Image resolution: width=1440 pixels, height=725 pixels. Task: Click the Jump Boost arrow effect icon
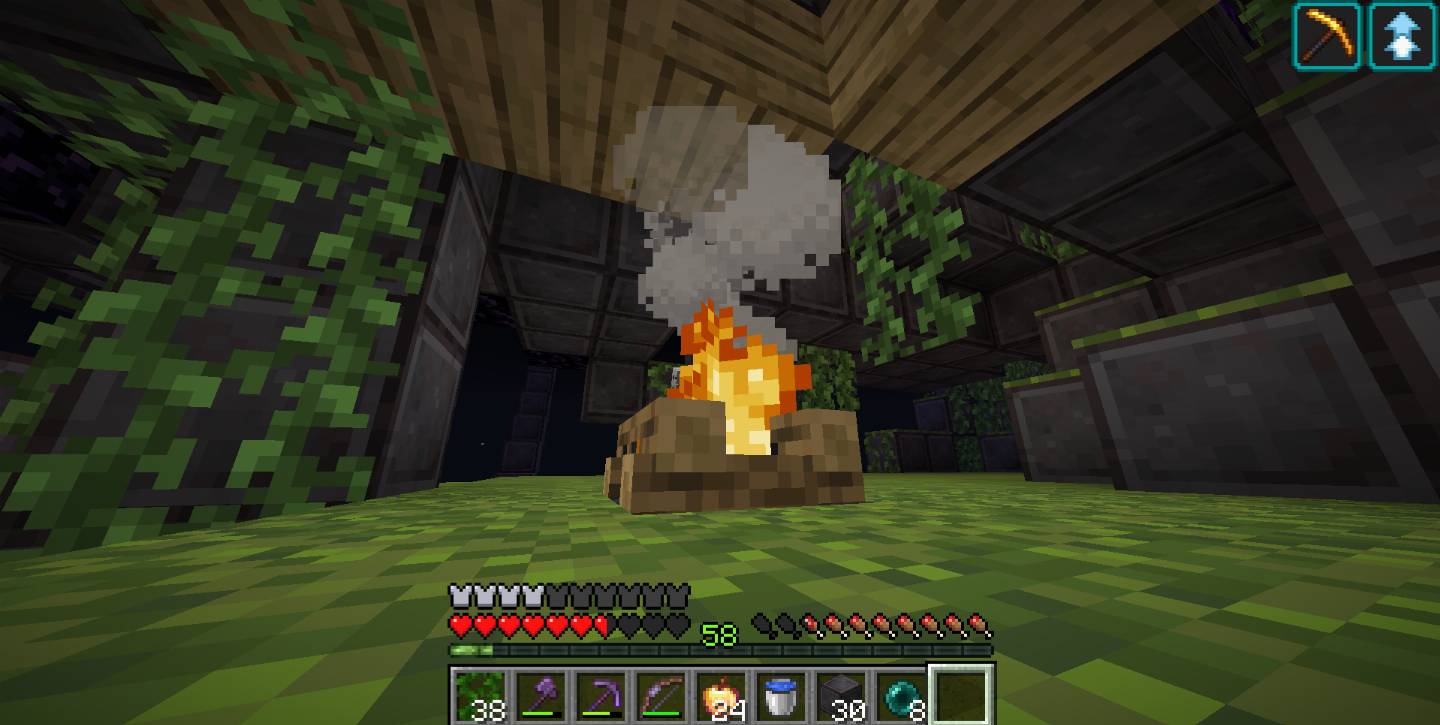click(x=1402, y=36)
